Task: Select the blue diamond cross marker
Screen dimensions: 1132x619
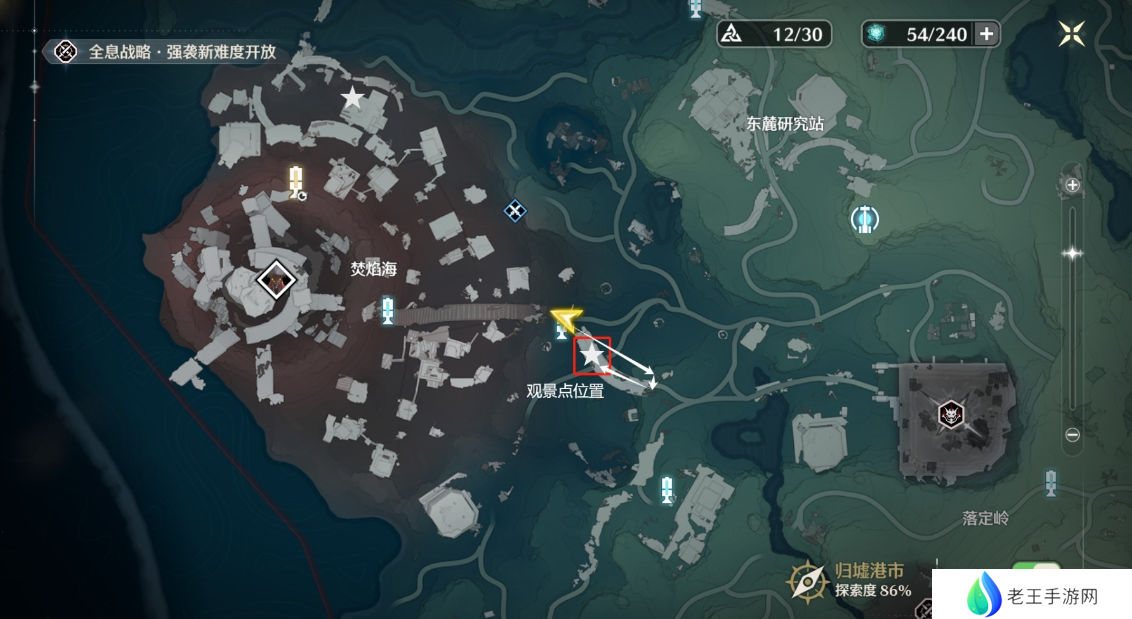Action: click(x=514, y=210)
